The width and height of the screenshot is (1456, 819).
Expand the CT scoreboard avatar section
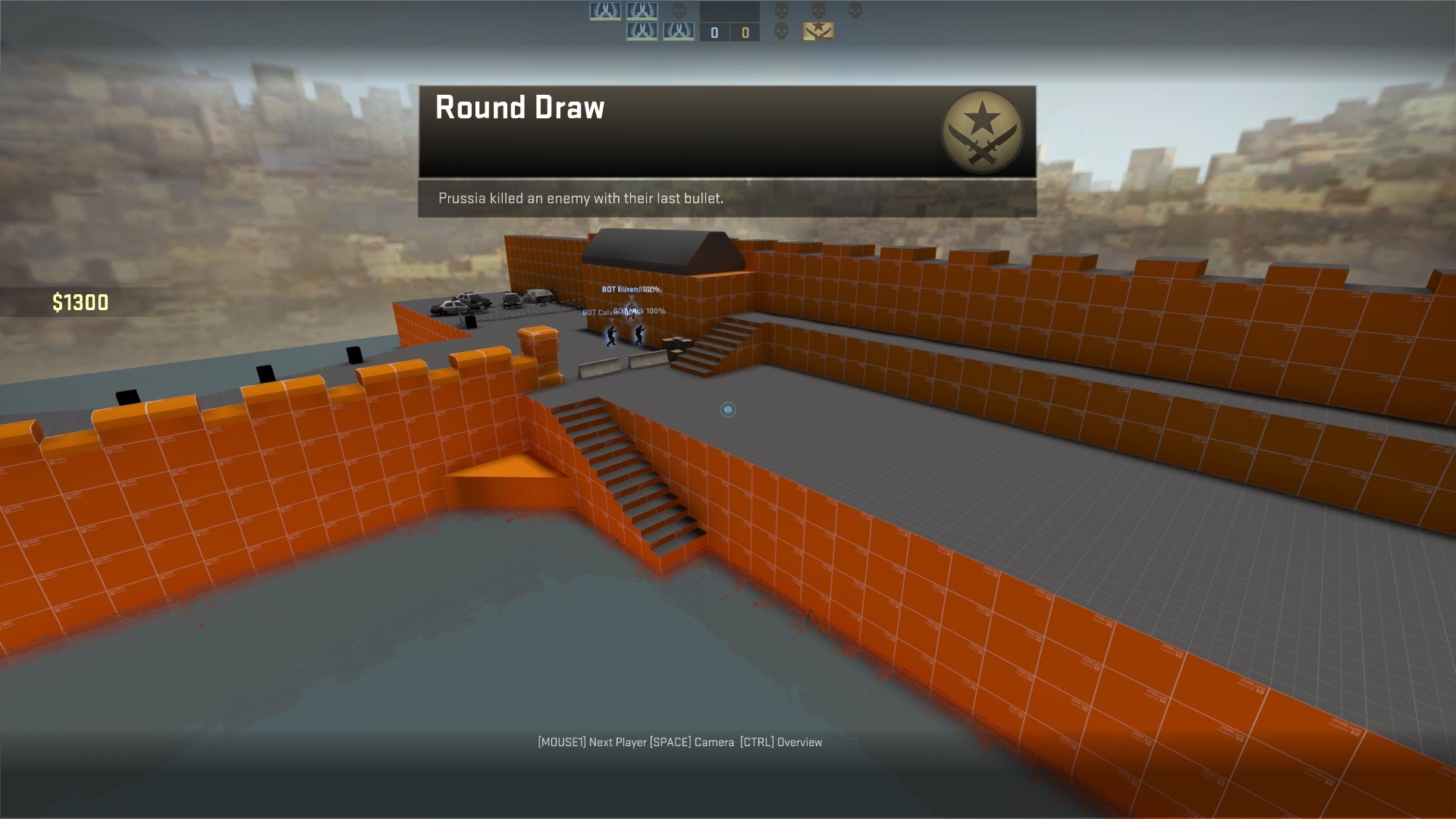click(643, 21)
